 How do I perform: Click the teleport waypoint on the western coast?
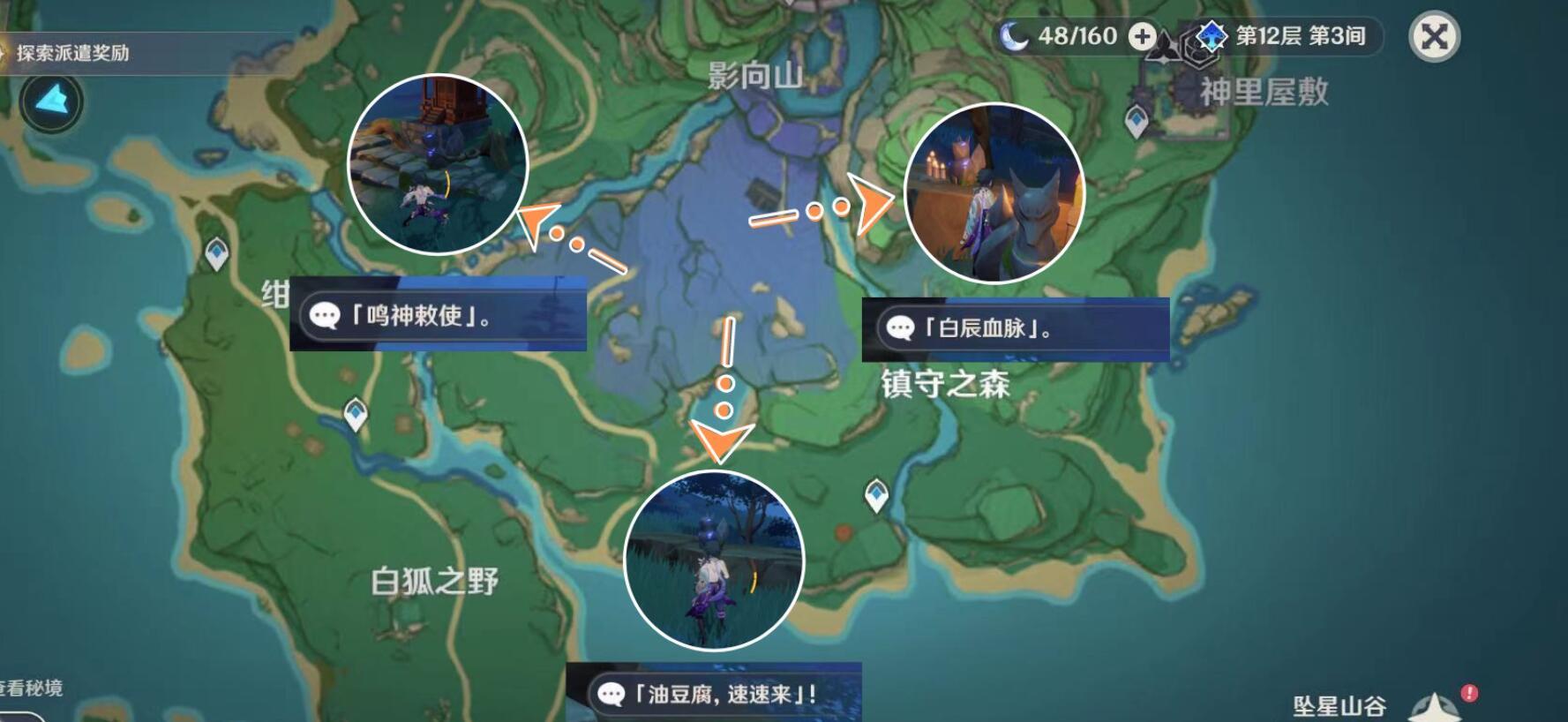pyautogui.click(x=217, y=251)
